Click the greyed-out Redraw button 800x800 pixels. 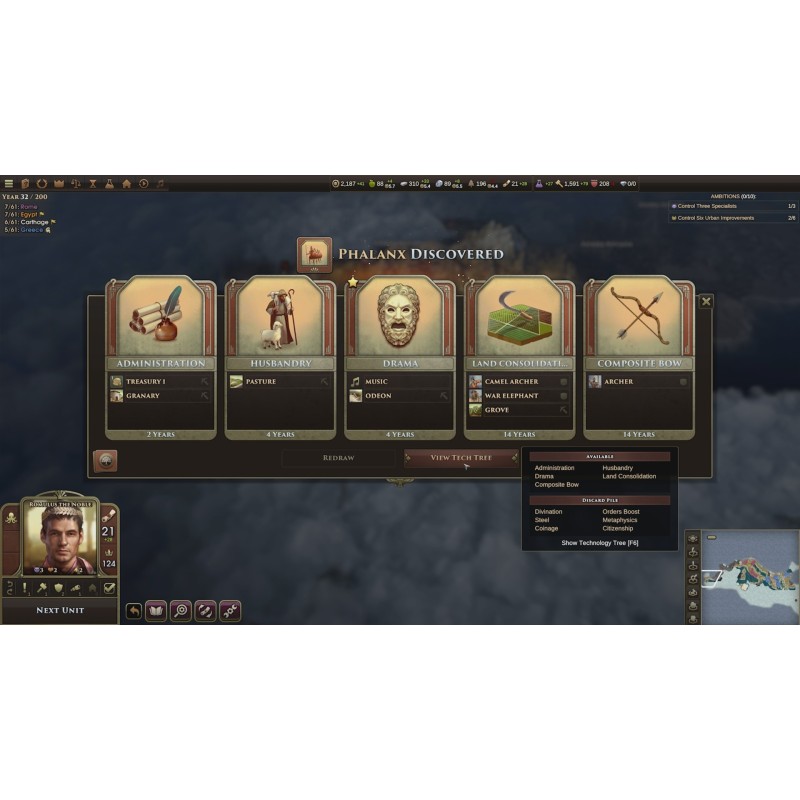338,457
